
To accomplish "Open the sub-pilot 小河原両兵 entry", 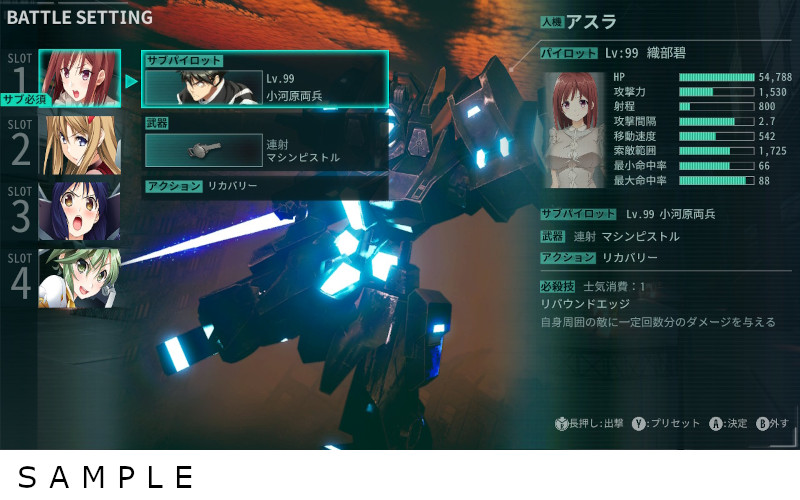I will (x=265, y=86).
